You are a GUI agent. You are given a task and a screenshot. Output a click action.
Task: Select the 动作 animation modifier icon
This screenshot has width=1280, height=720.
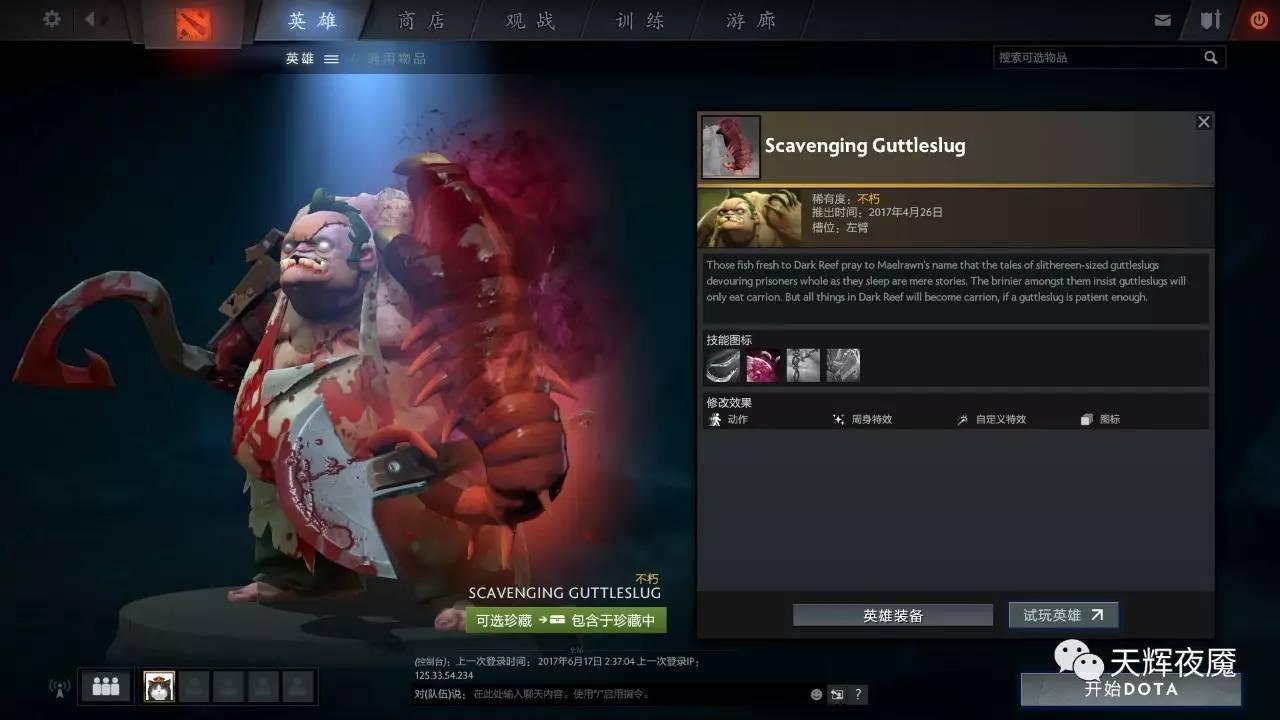716,419
